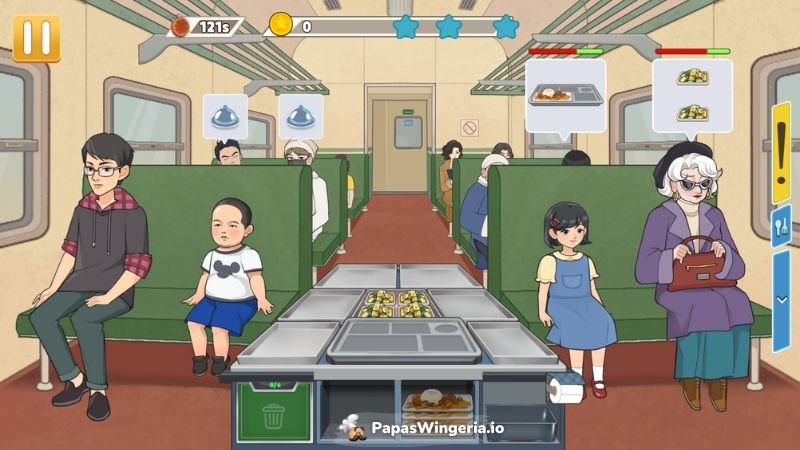This screenshot has height=450, width=800.
Task: Select the empty compartment serving tray
Action: (x=399, y=340)
